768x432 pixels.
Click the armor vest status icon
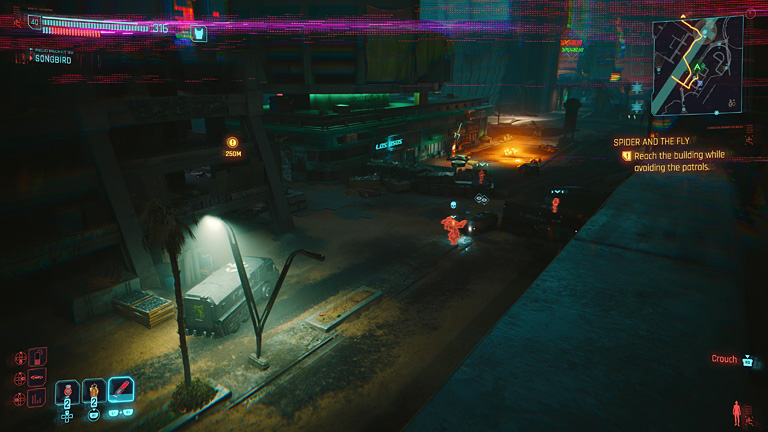pyautogui.click(x=199, y=34)
